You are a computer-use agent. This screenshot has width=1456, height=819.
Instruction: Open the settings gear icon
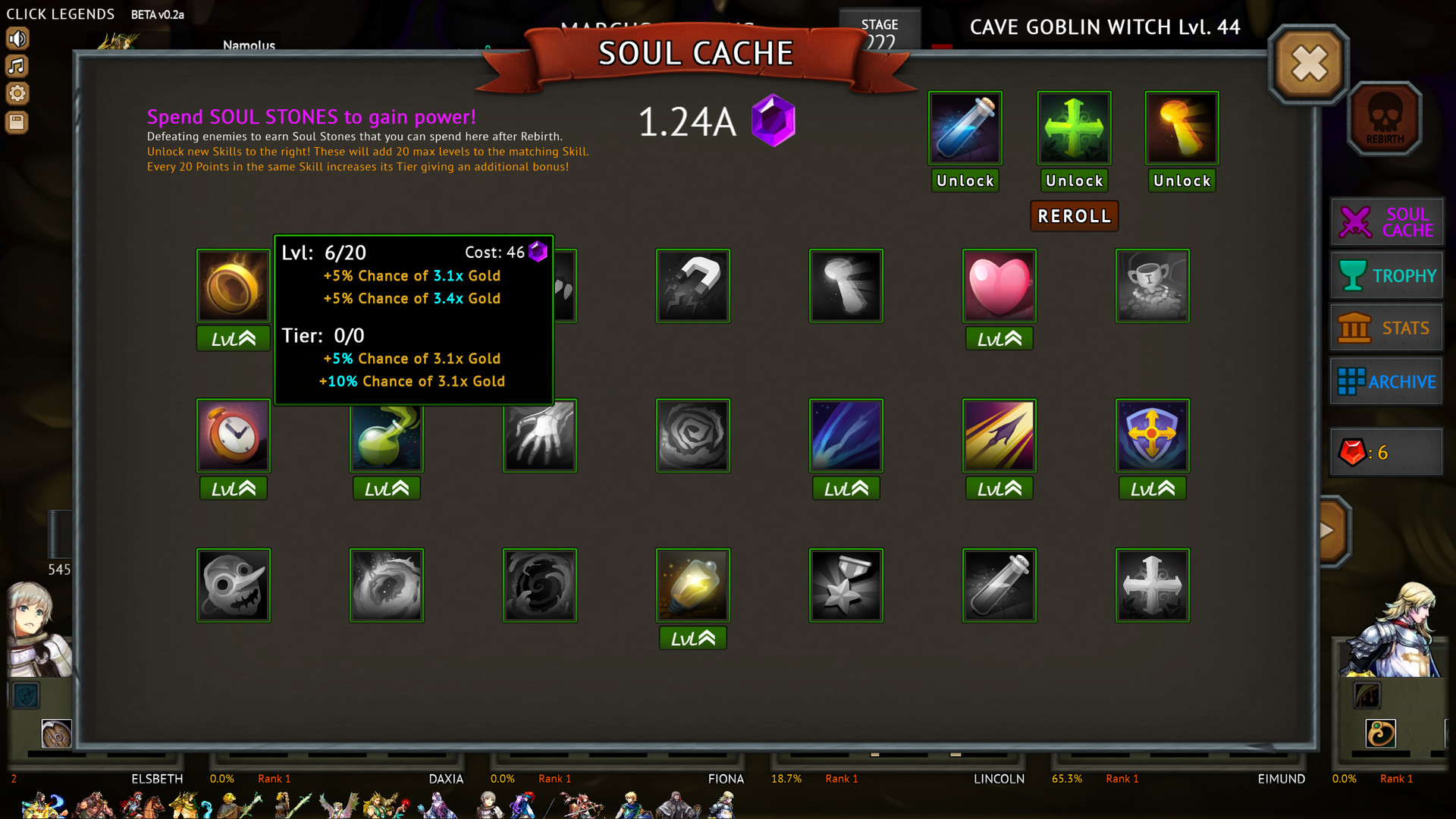tap(17, 93)
